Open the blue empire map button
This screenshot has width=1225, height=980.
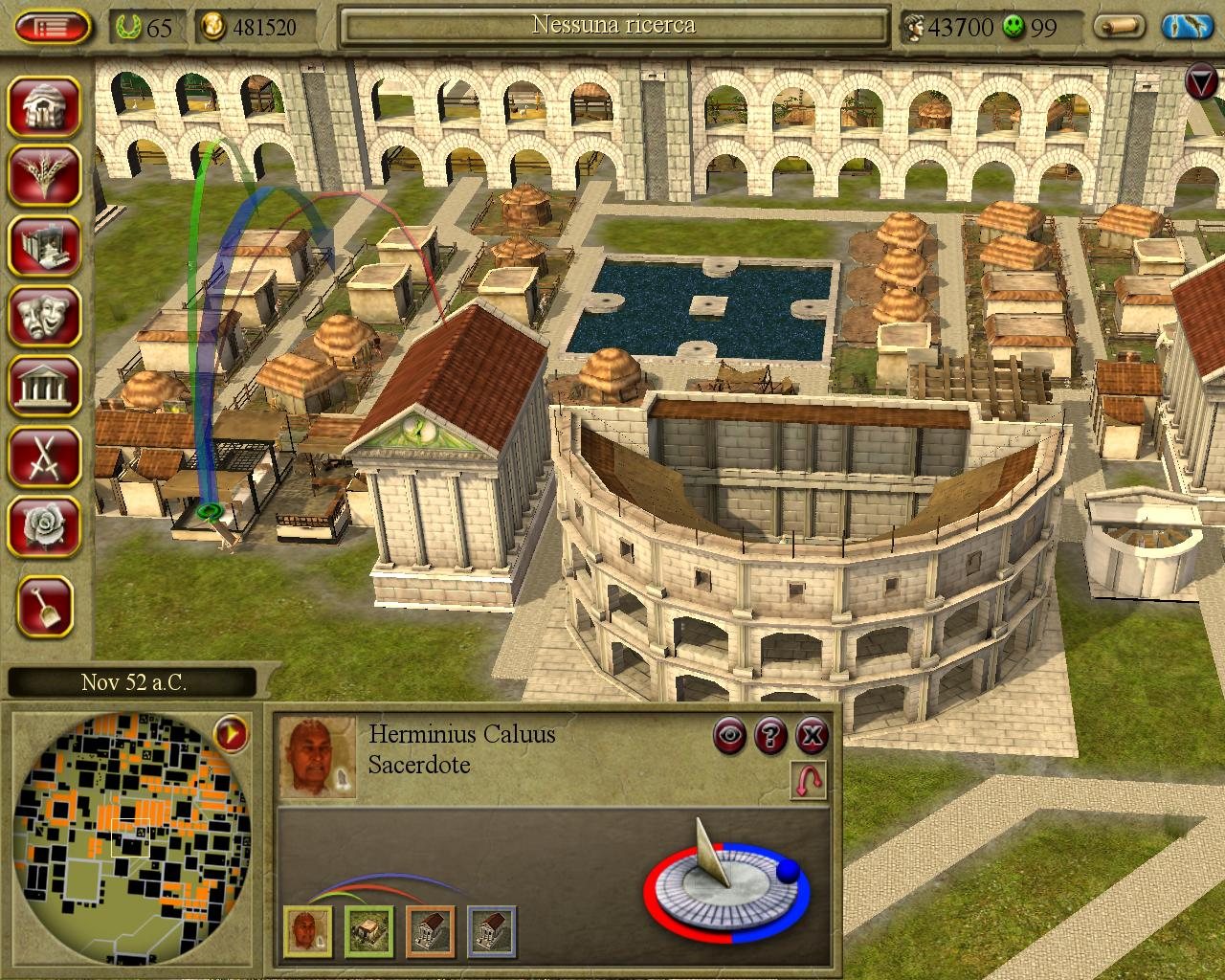(x=1187, y=27)
